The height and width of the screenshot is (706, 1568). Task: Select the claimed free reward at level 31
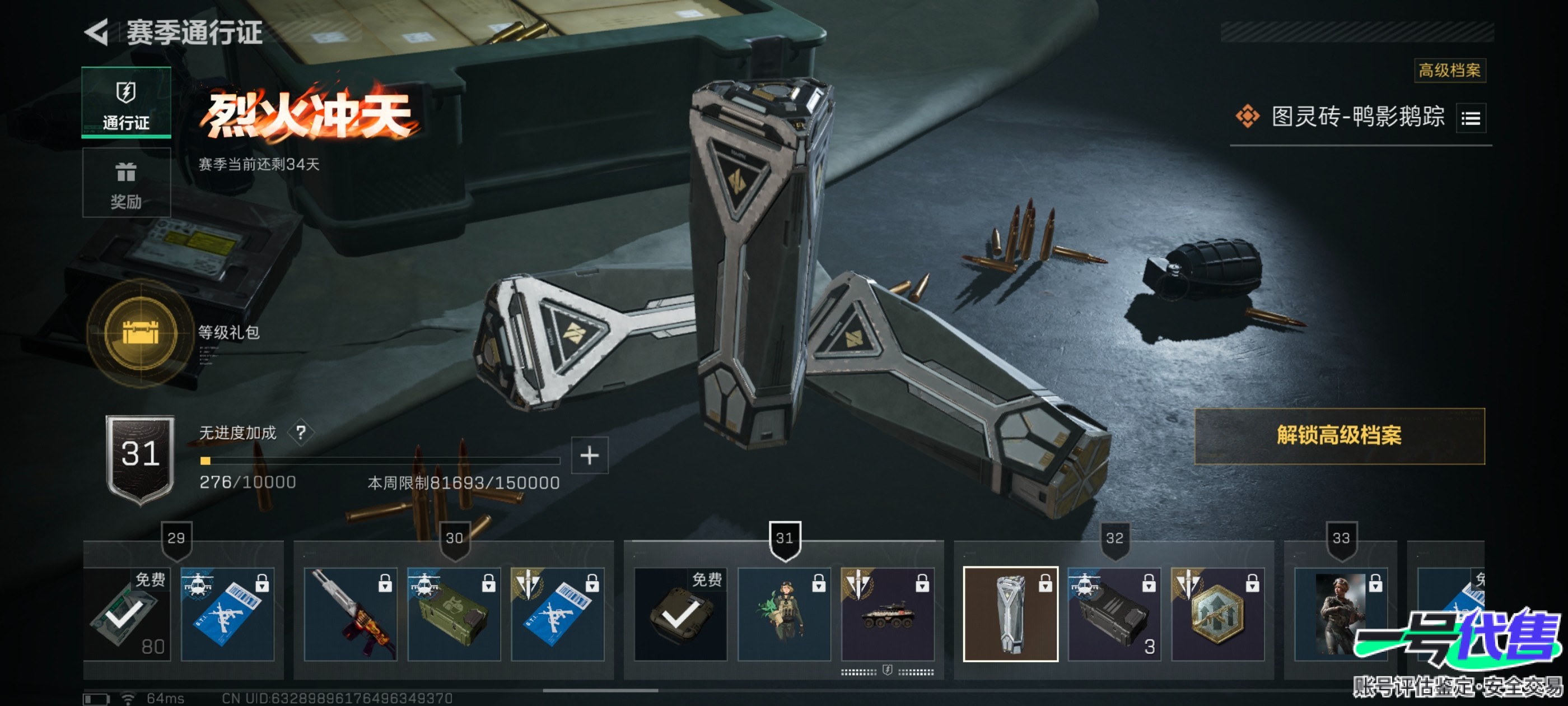click(680, 614)
